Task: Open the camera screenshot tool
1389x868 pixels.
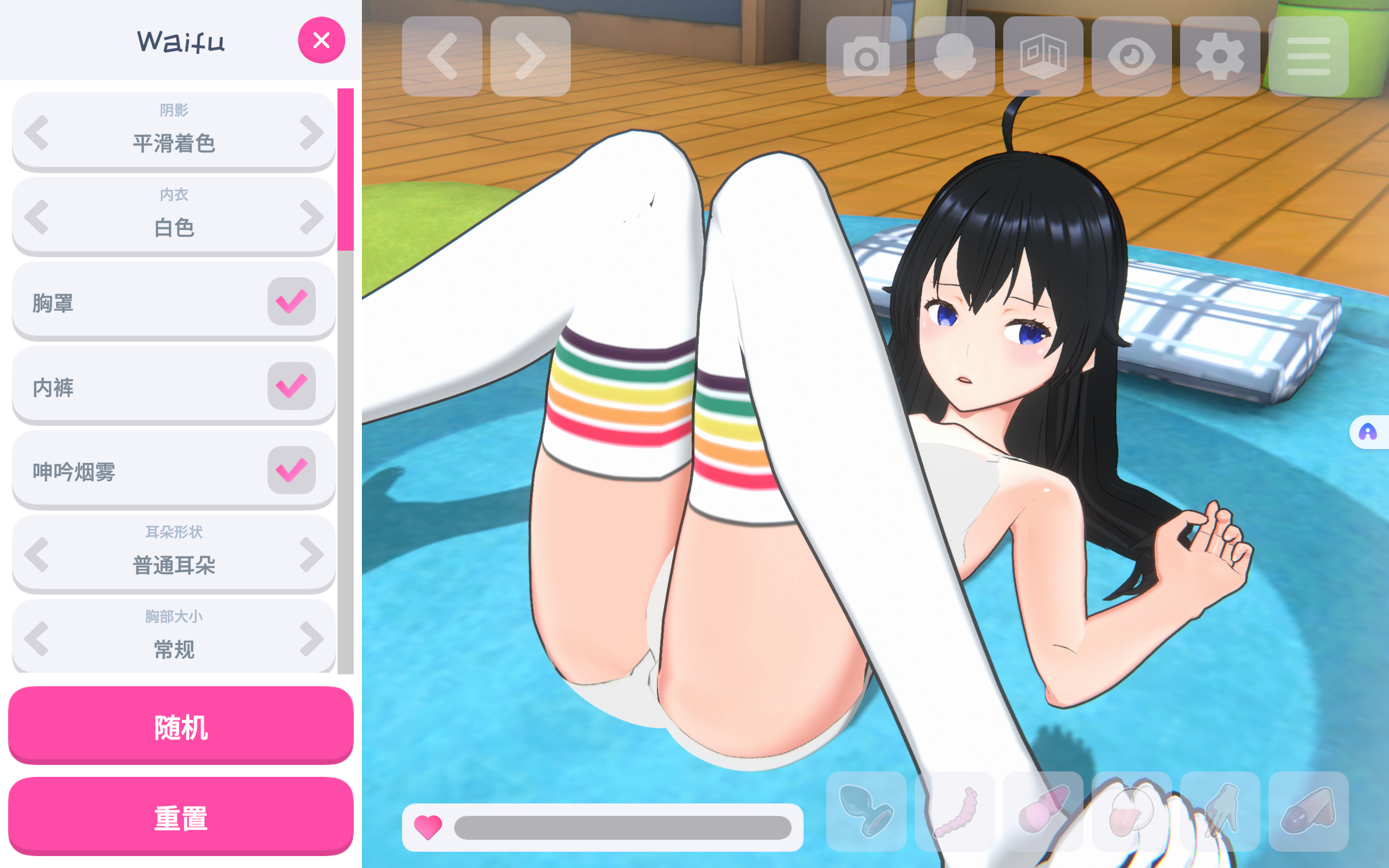Action: 866,56
